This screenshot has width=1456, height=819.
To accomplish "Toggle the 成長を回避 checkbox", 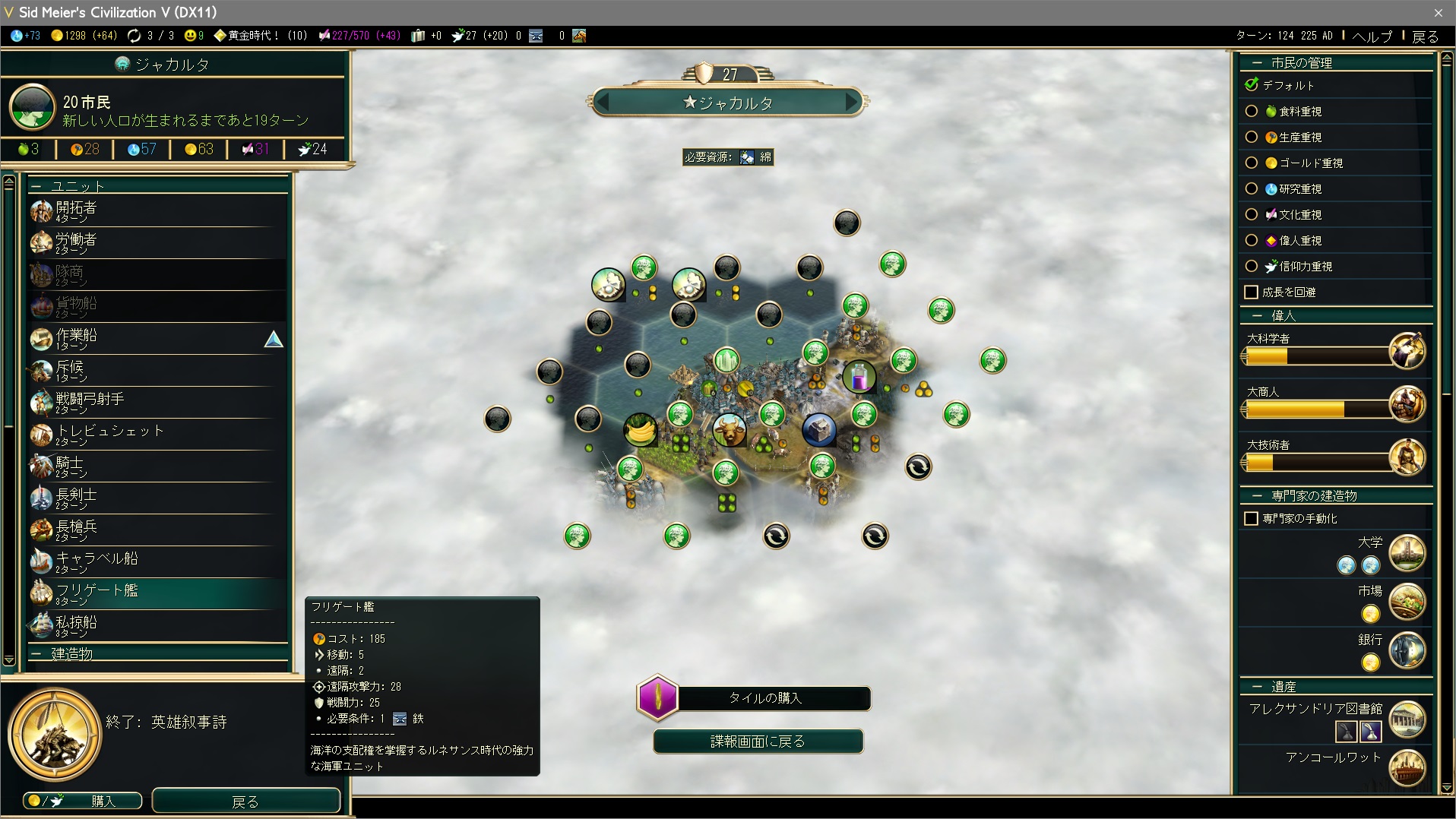I will pyautogui.click(x=1252, y=292).
